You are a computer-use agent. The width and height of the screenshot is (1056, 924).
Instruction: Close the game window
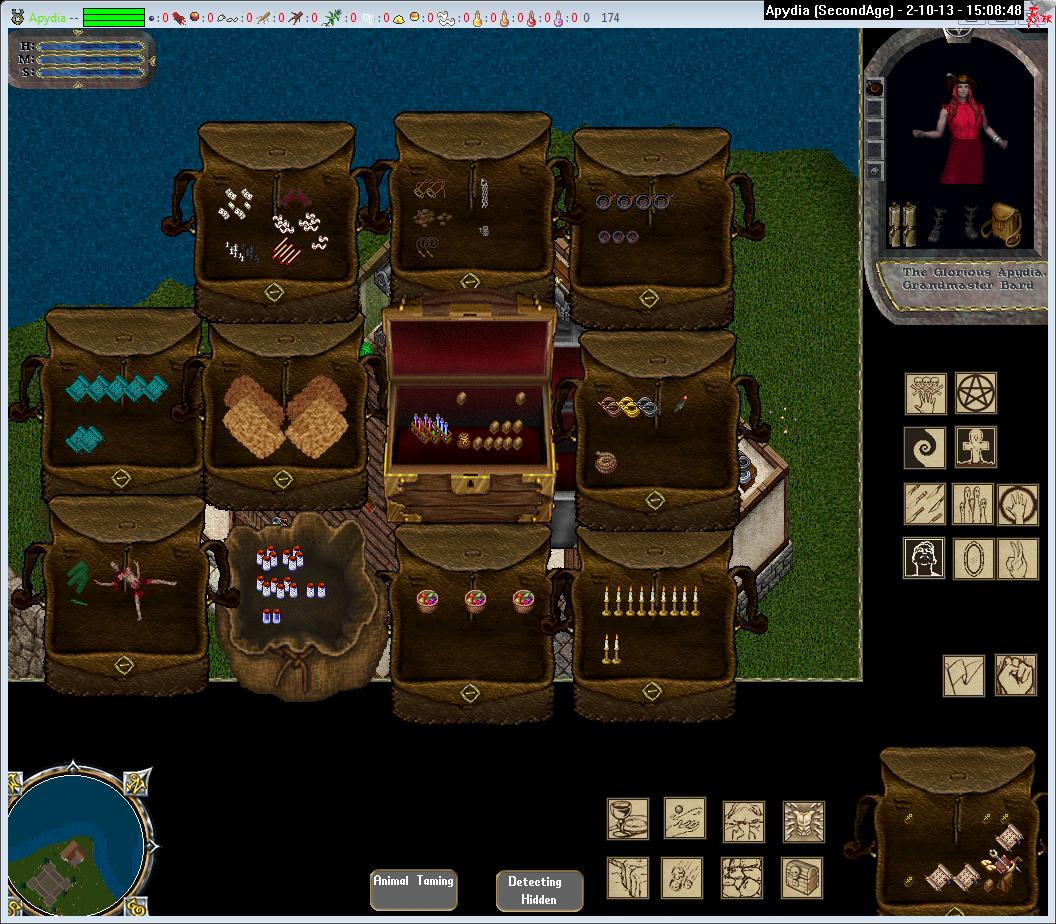1039,11
